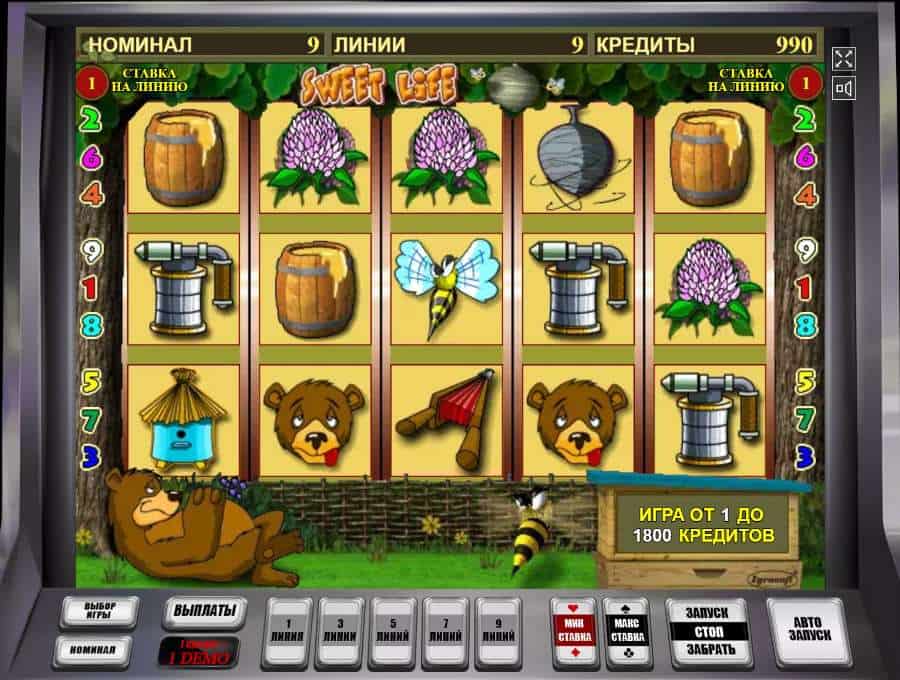Start АВТО ЗАПУСК autoplay
Screen dimensions: 900x680
(810, 631)
